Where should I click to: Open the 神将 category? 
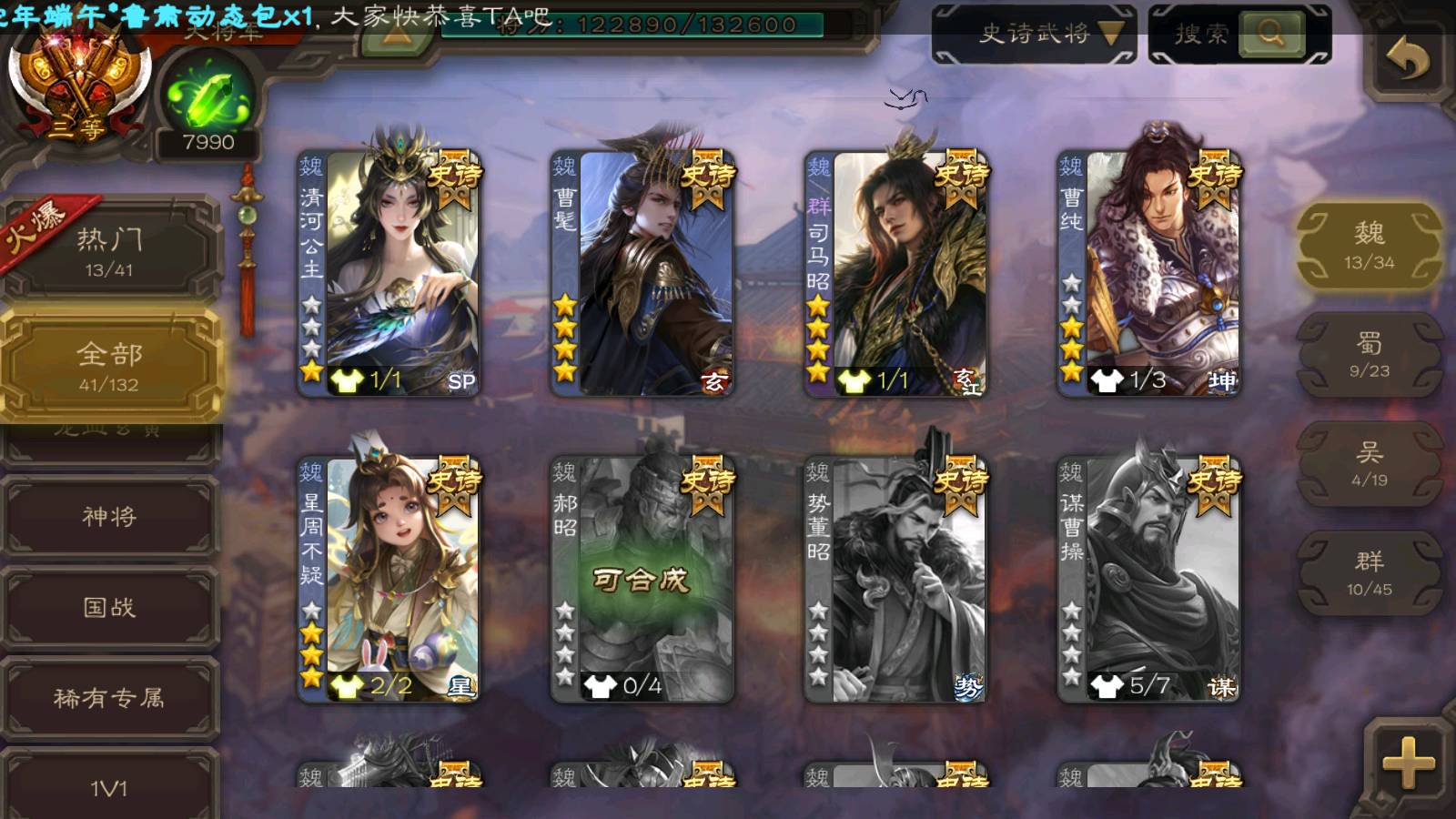(109, 517)
